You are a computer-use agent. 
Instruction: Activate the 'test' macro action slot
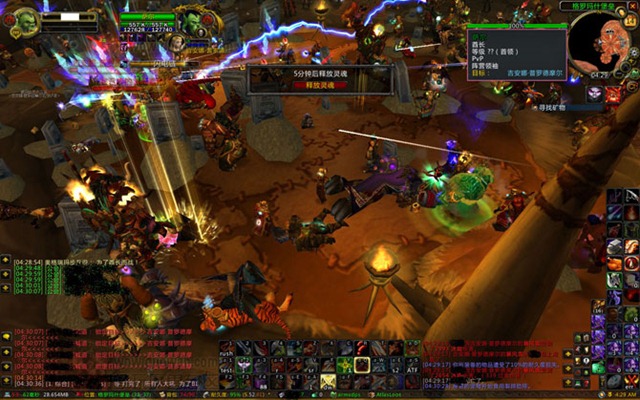(227, 367)
